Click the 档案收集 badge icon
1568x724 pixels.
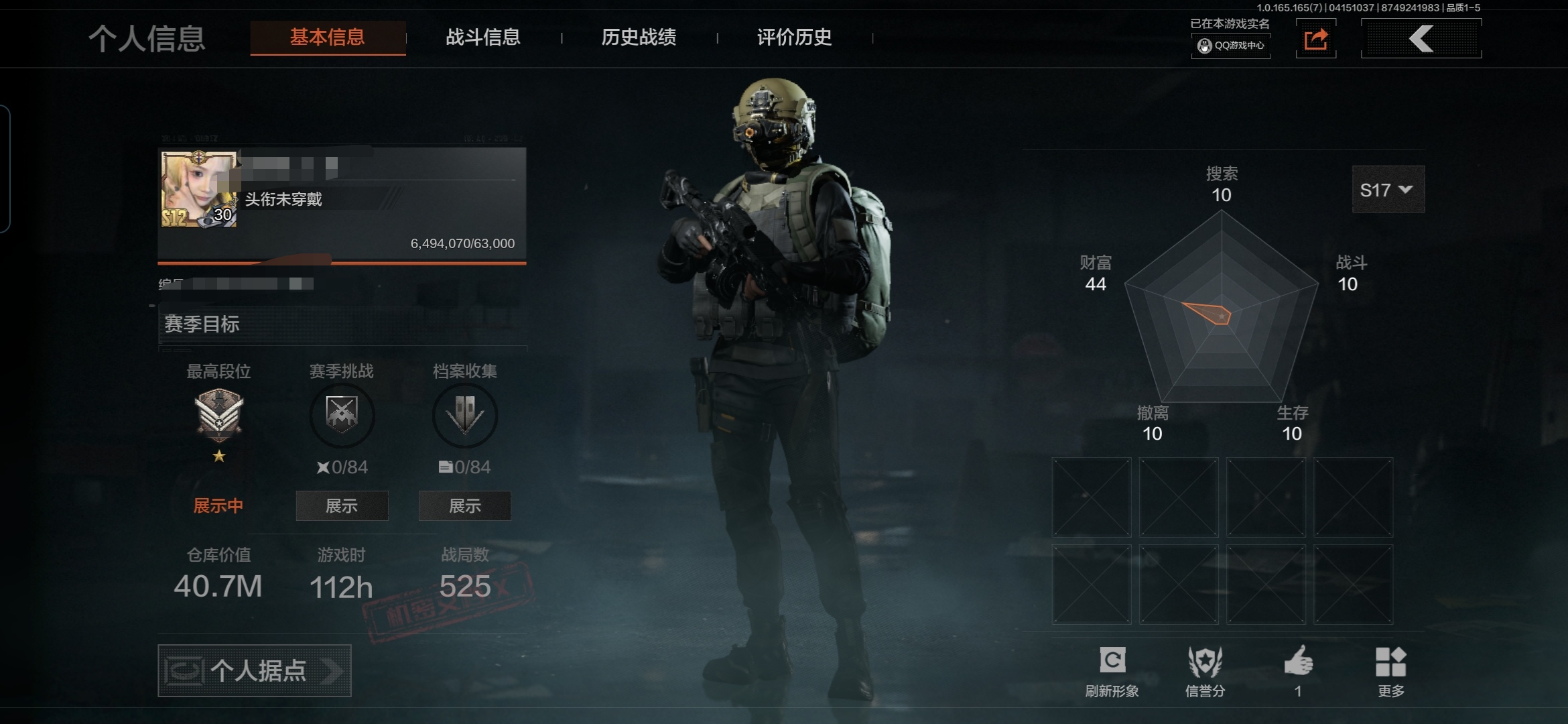pyautogui.click(x=465, y=415)
